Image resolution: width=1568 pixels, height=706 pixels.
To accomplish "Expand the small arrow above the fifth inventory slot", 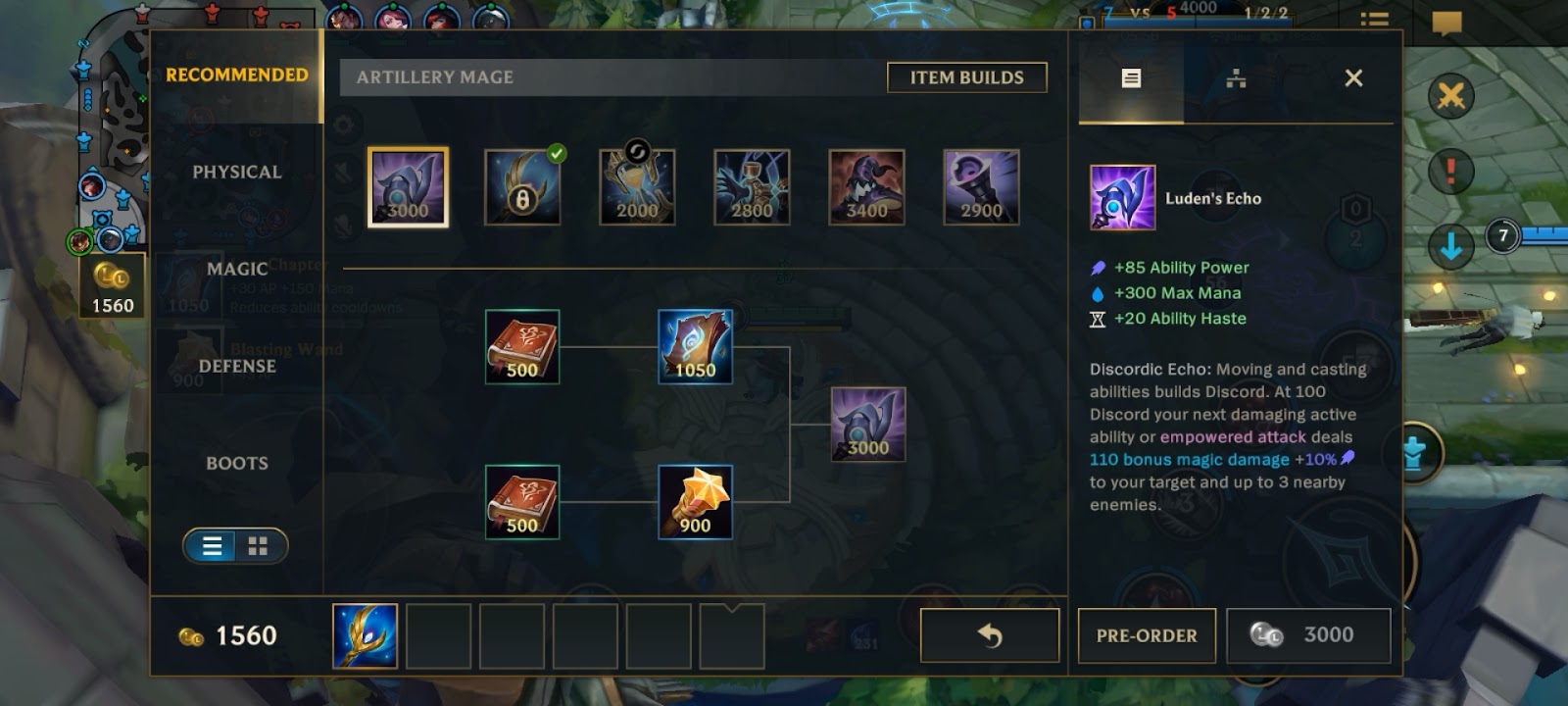I will (x=731, y=610).
